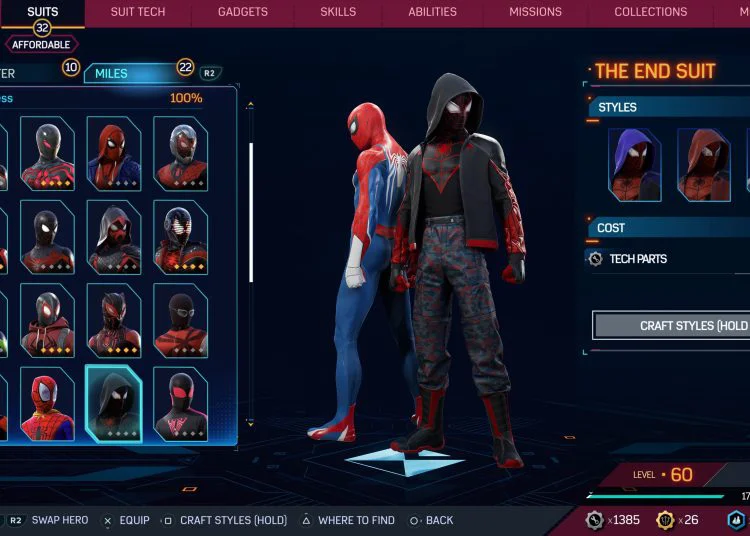Go to the Skills tab
The width and height of the screenshot is (750, 536).
pos(338,12)
